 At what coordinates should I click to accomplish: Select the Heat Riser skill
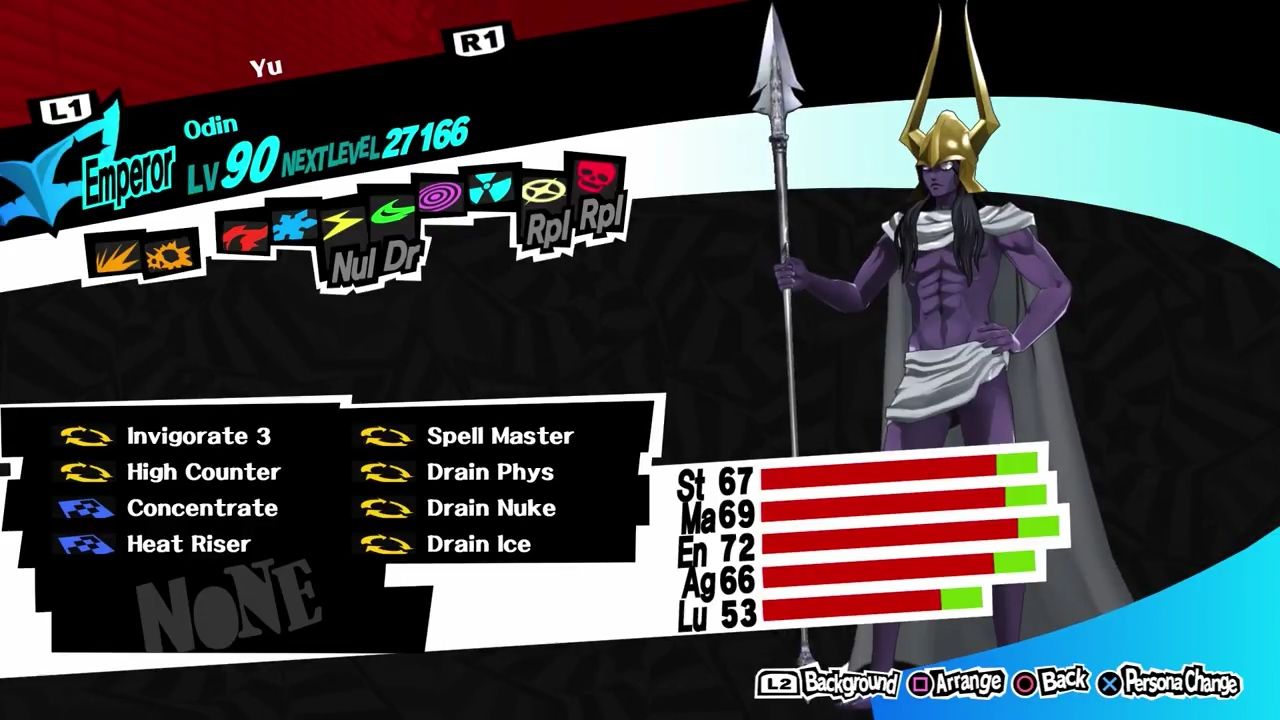(x=190, y=544)
